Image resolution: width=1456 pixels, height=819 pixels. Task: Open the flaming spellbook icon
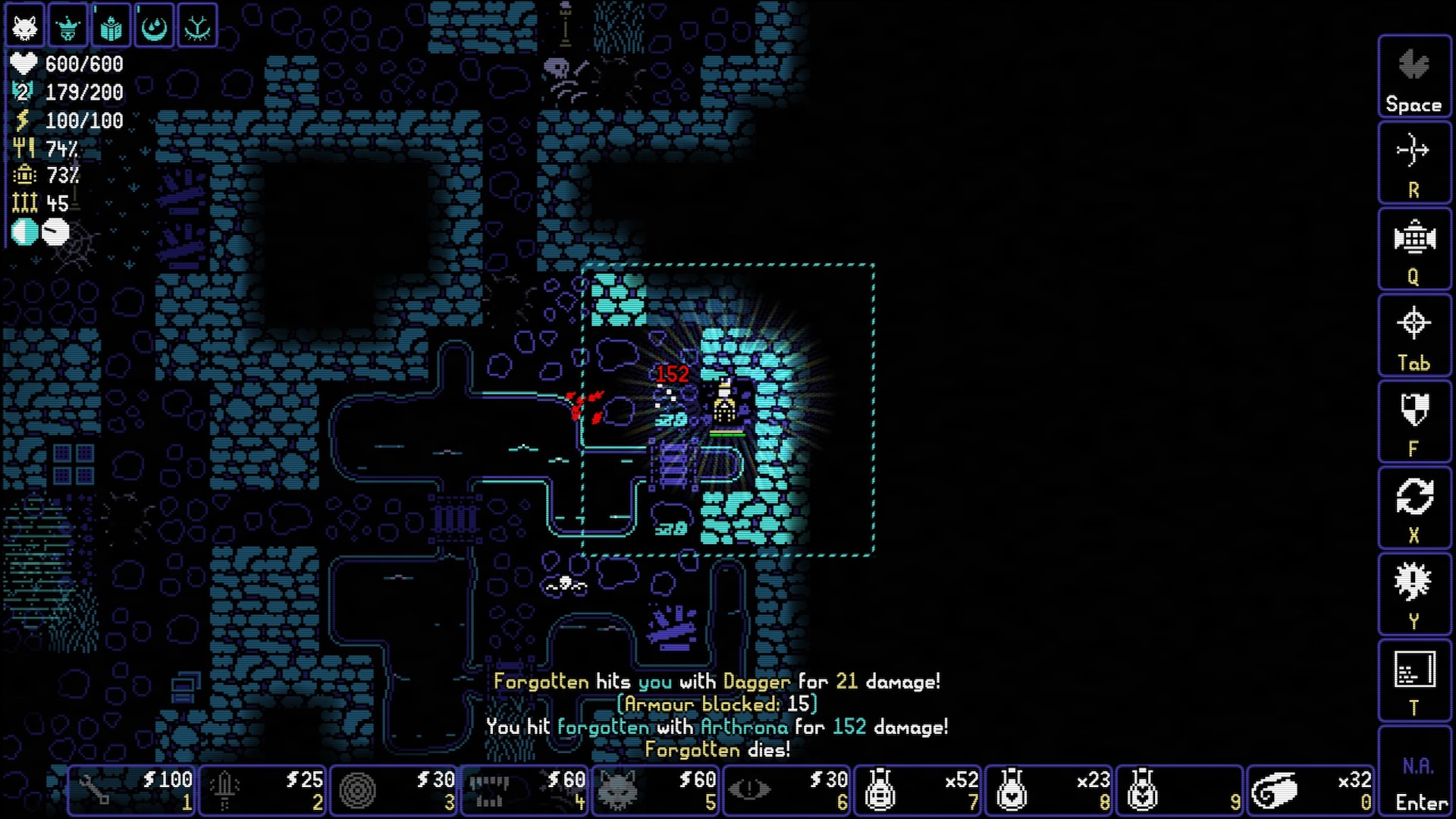[x=111, y=27]
